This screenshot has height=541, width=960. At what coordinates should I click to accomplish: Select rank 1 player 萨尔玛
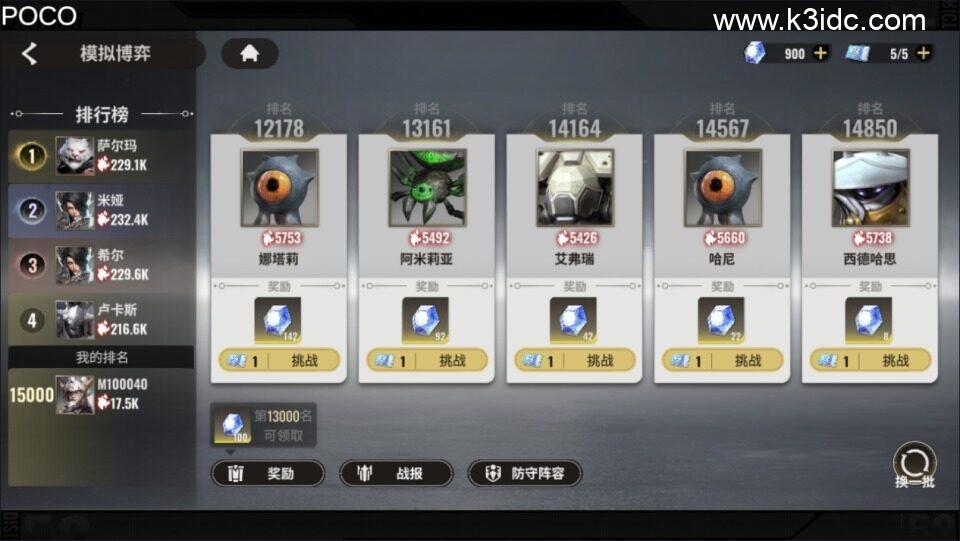click(x=100, y=155)
